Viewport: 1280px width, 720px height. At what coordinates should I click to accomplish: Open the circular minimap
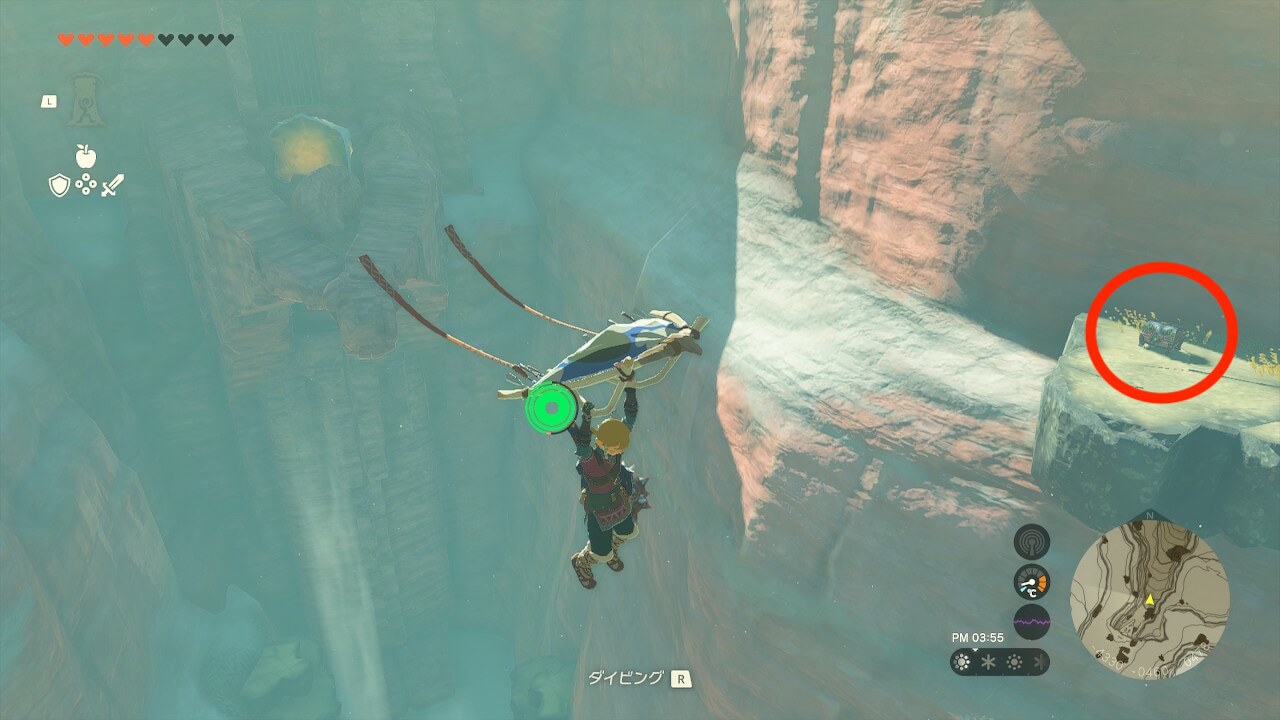1150,598
